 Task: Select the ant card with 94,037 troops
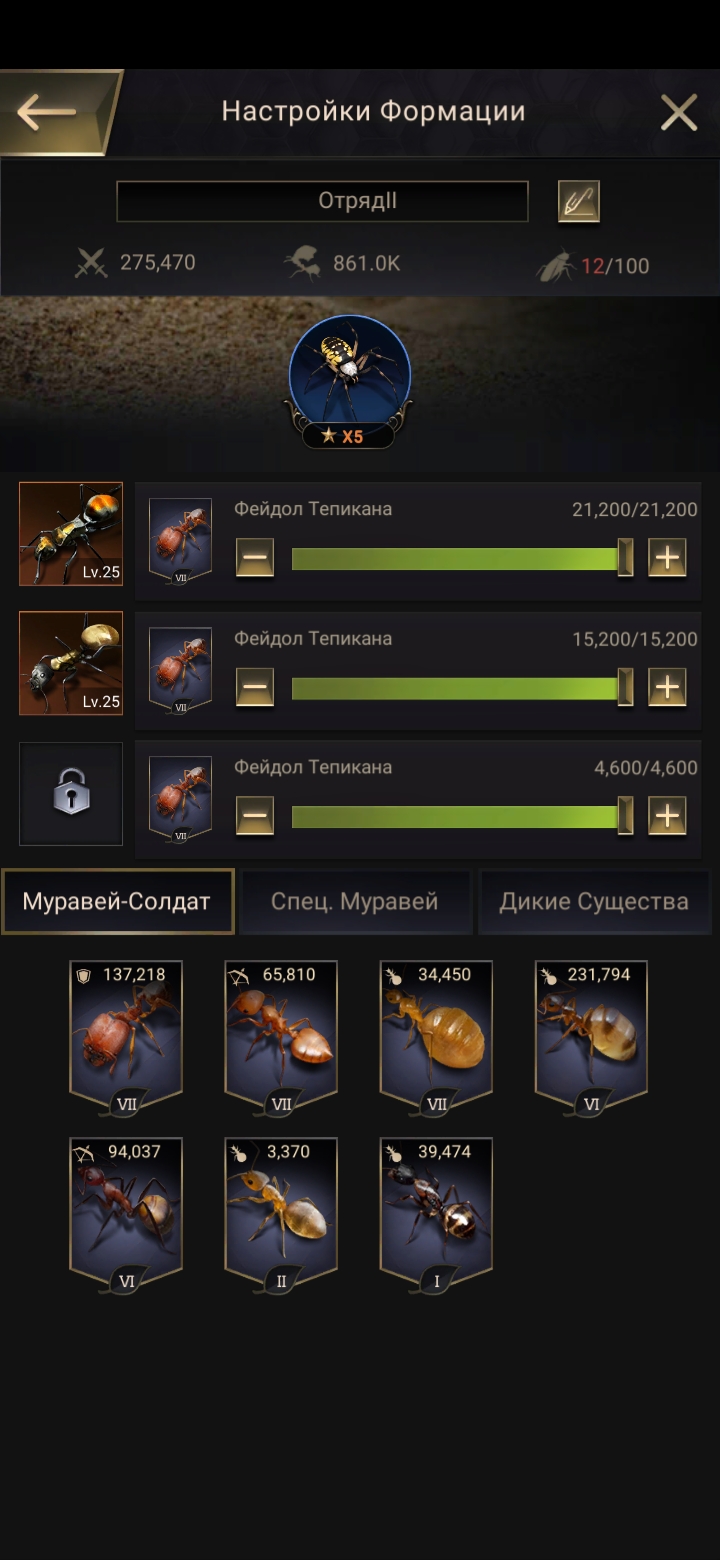126,1212
